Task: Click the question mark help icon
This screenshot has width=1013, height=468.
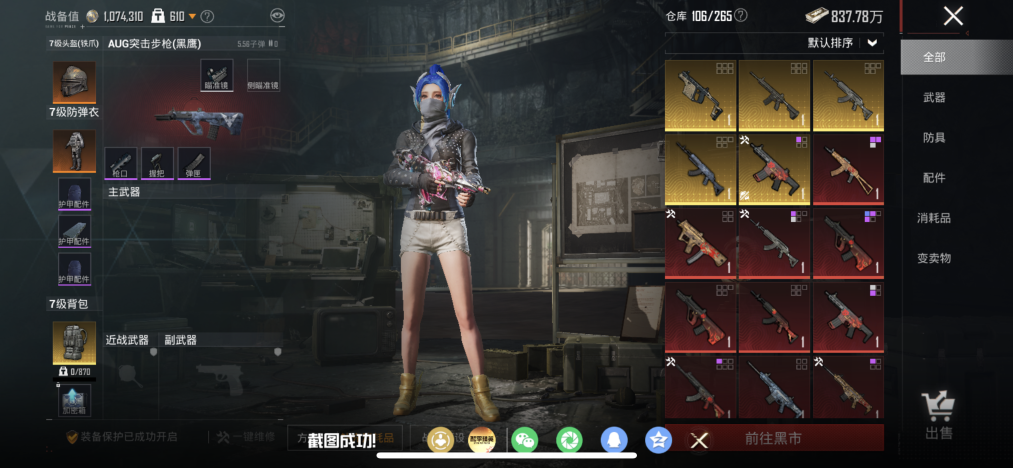Action: (207, 16)
